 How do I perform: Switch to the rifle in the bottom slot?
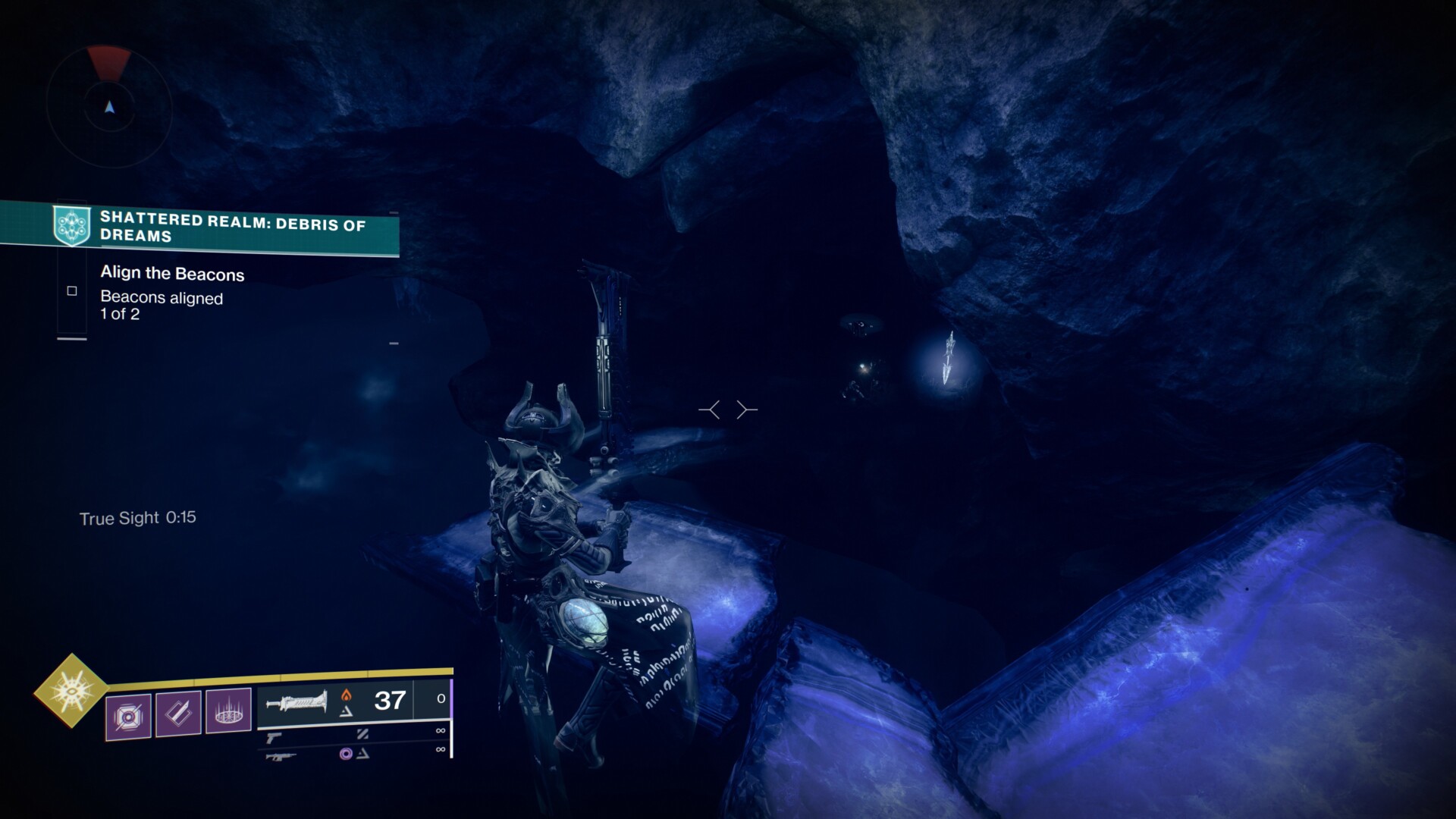[x=279, y=756]
